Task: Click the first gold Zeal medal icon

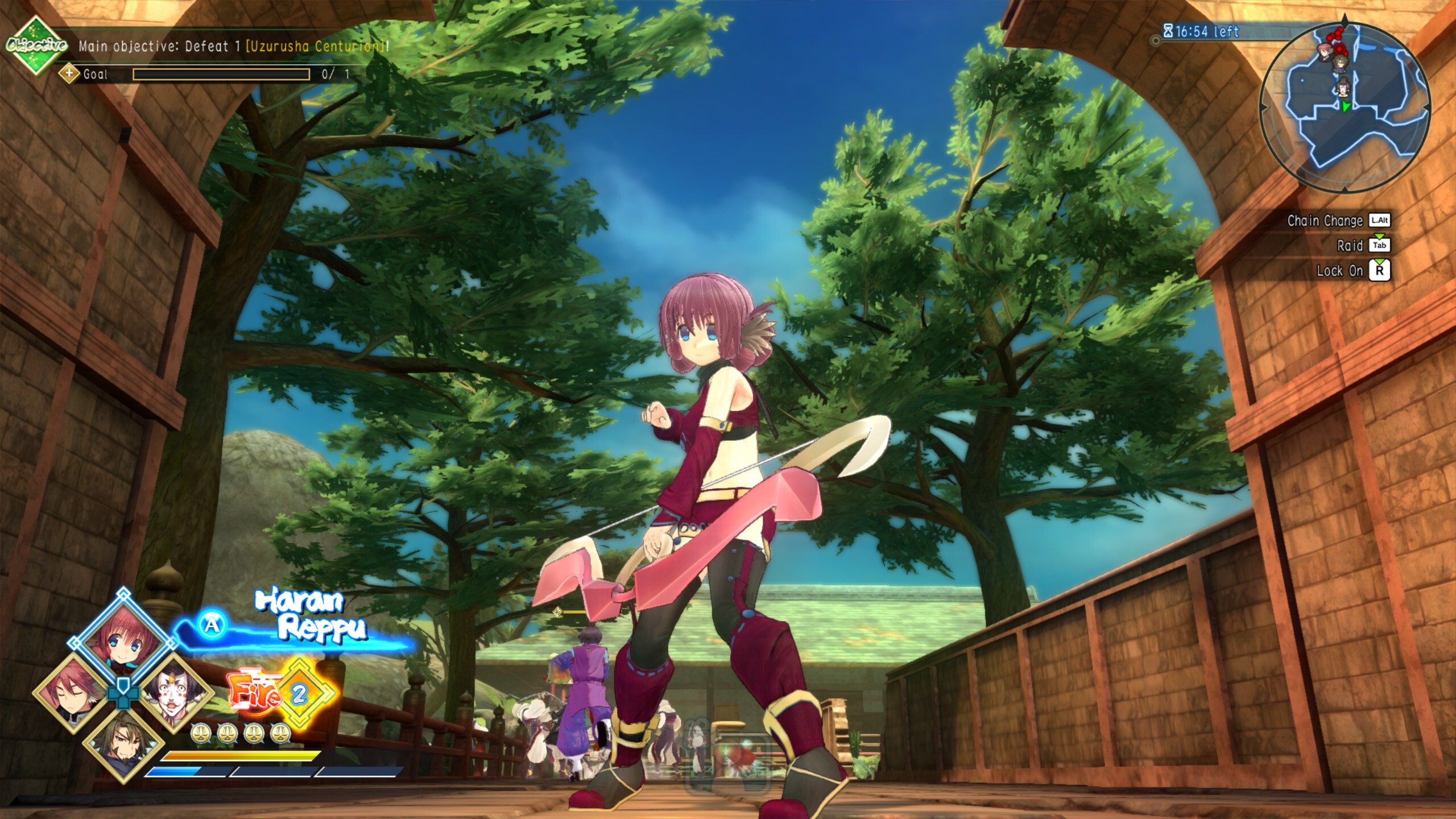Action: (x=201, y=733)
